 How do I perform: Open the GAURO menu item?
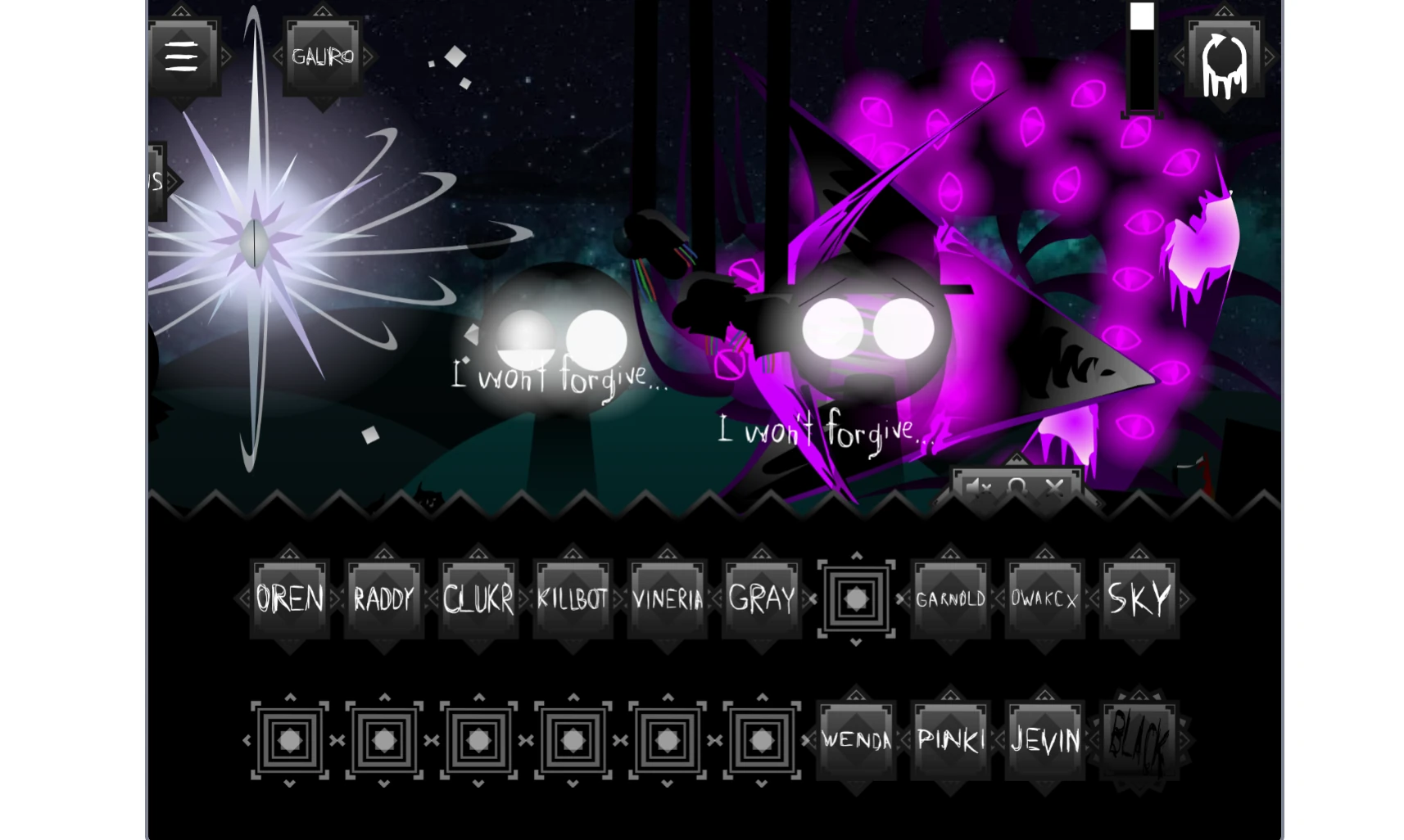pos(321,57)
